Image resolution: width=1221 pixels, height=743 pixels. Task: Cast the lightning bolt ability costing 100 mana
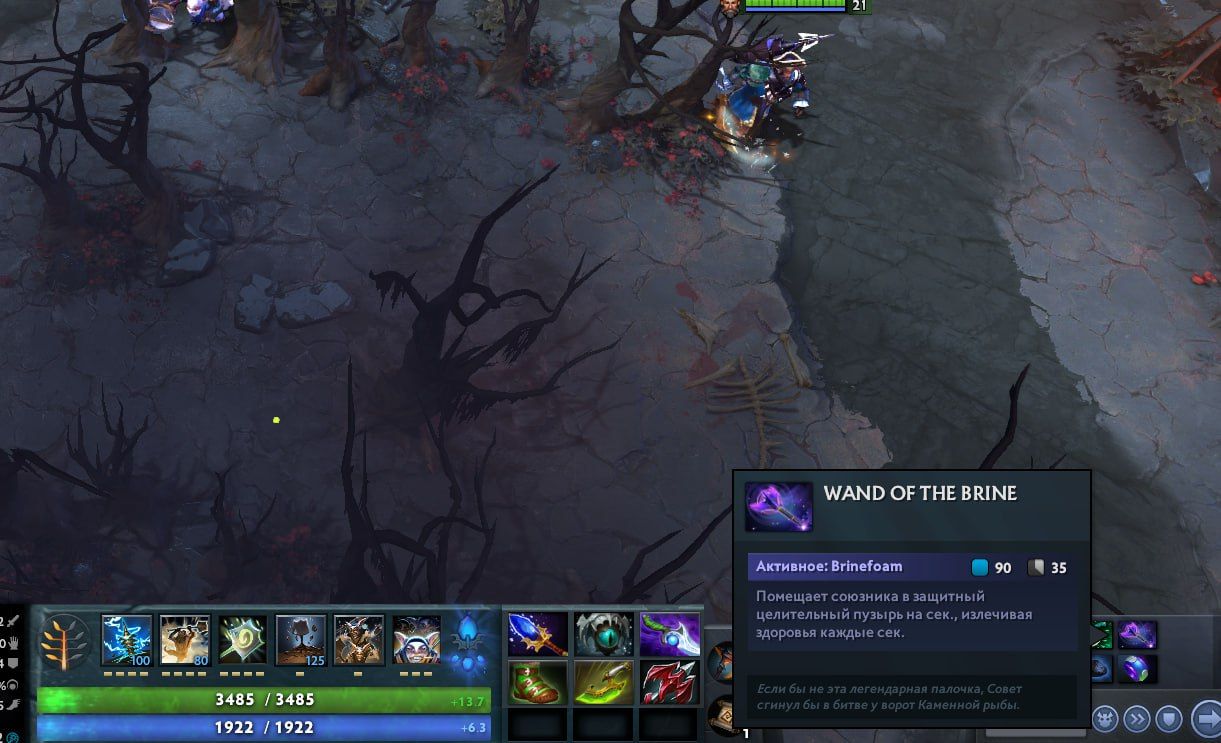[126, 640]
